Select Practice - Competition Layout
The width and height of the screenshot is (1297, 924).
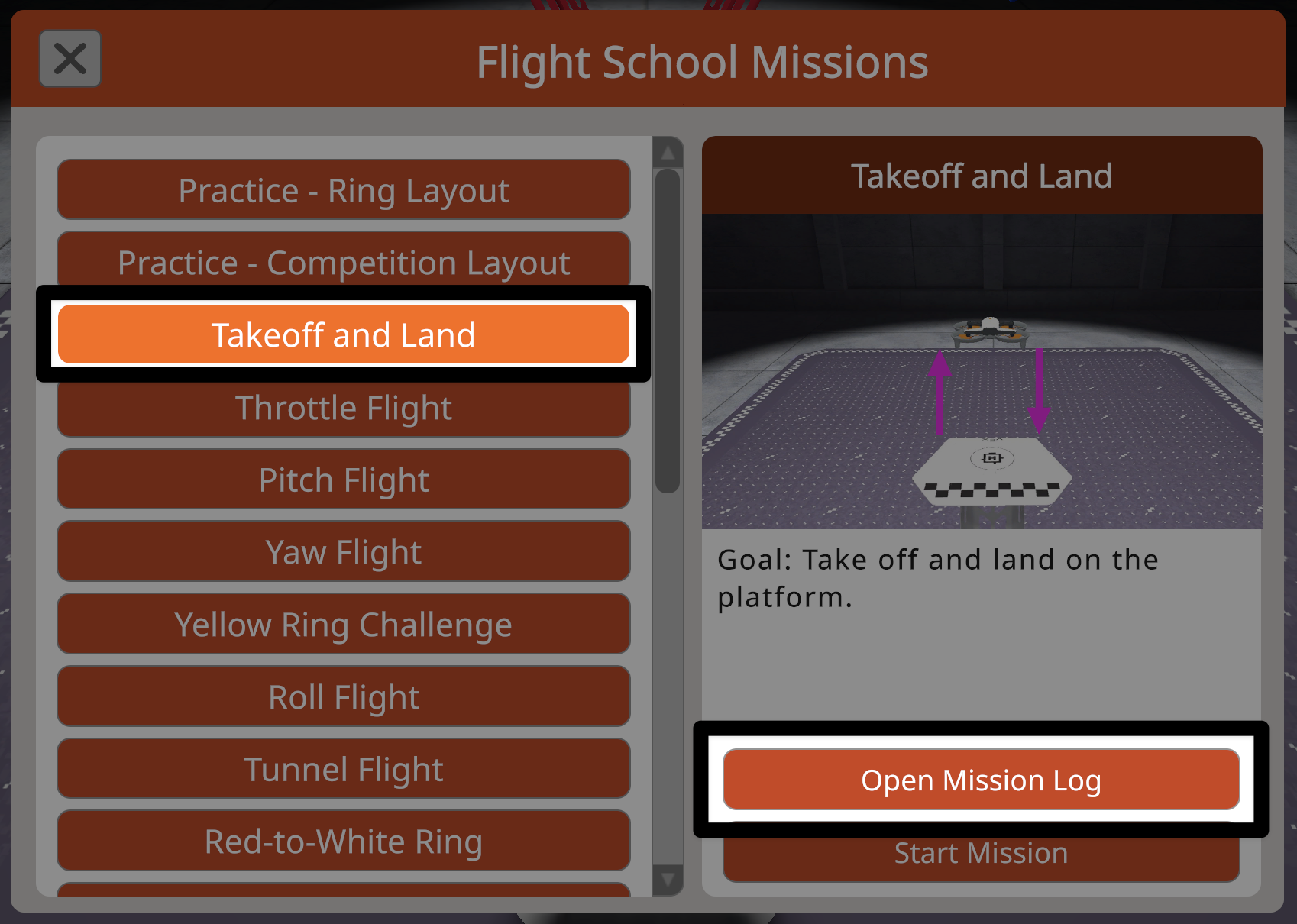[x=343, y=262]
